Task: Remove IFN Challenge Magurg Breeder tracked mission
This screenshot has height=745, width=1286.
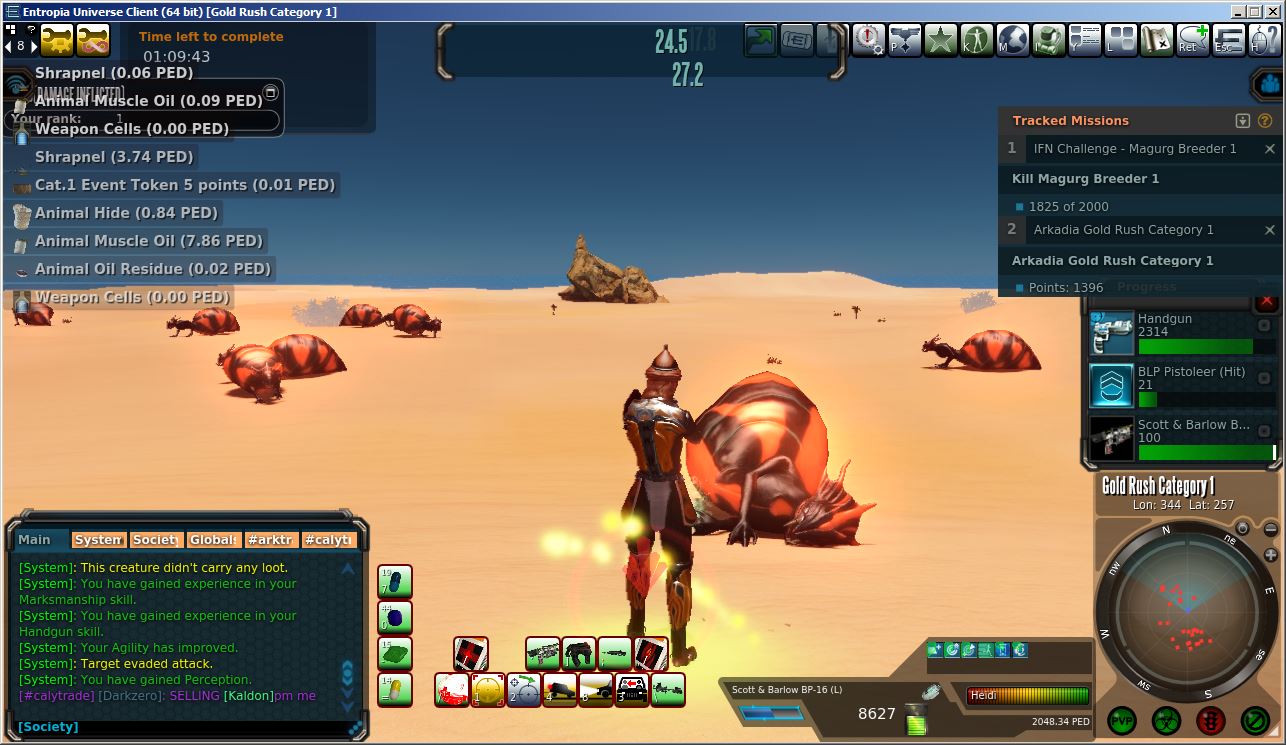Action: coord(1270,149)
